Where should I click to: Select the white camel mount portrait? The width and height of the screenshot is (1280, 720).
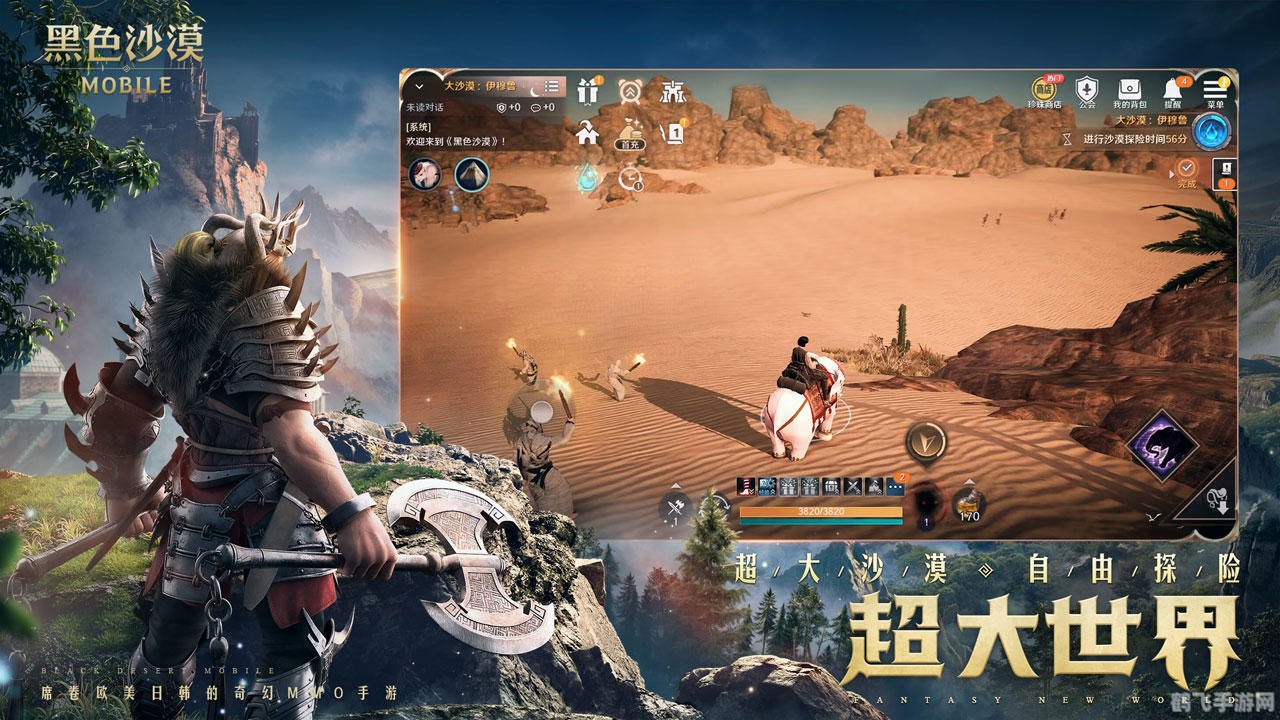point(425,174)
